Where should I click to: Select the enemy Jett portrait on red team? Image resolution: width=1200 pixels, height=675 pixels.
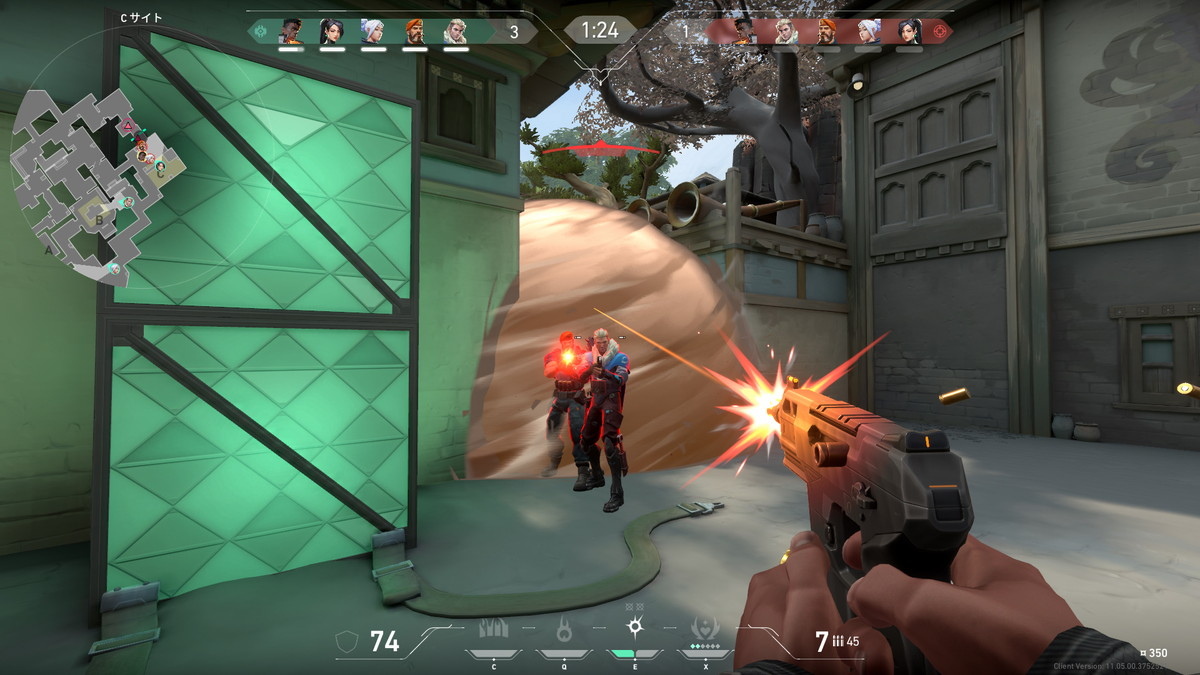click(868, 31)
